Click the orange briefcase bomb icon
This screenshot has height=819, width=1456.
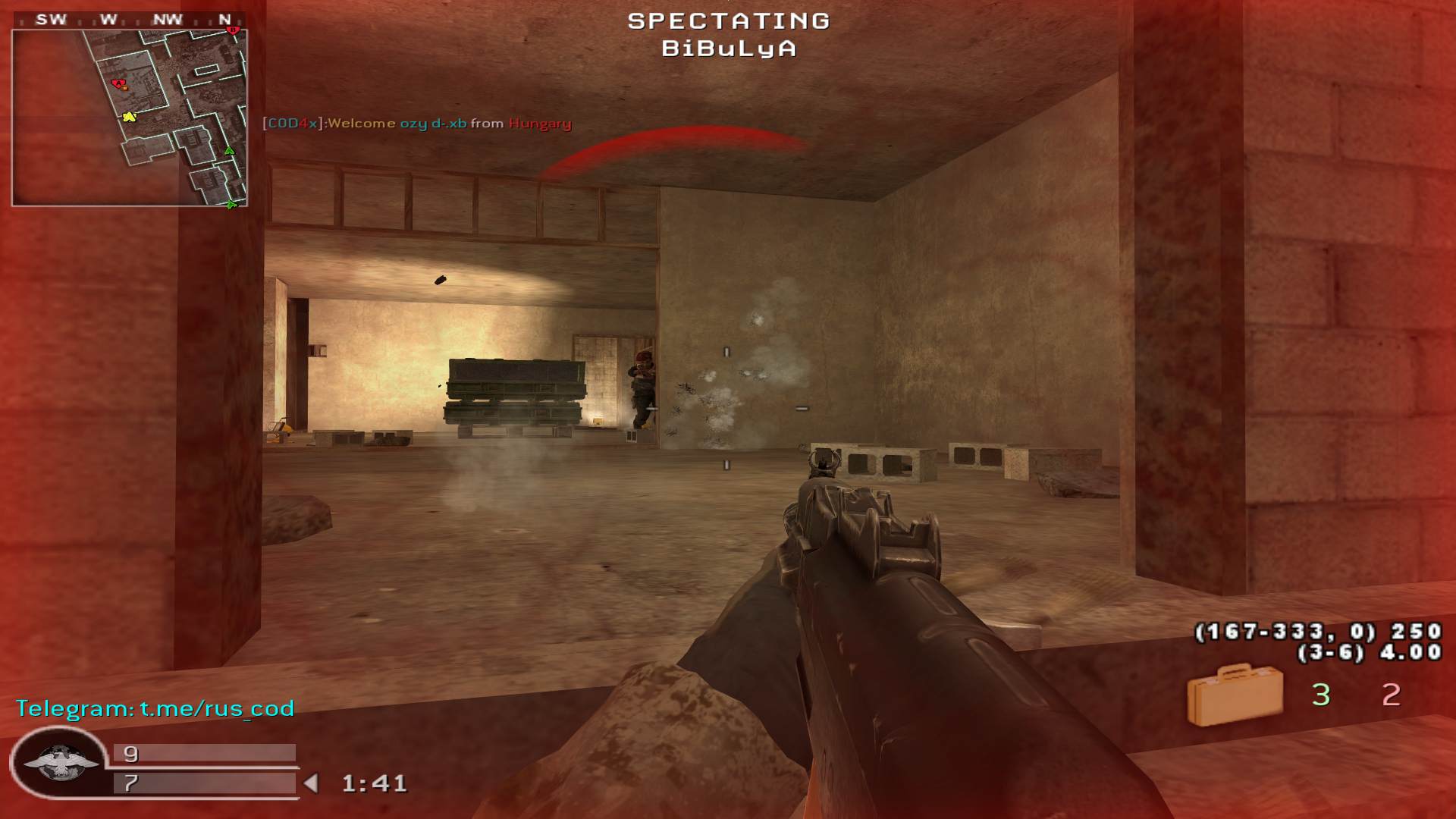(1234, 694)
